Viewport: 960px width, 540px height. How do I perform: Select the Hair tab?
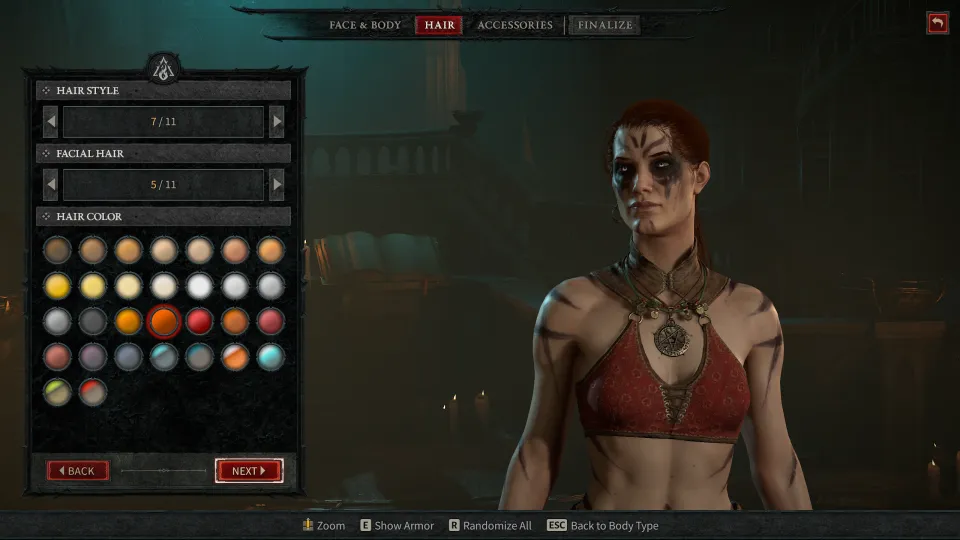click(439, 25)
